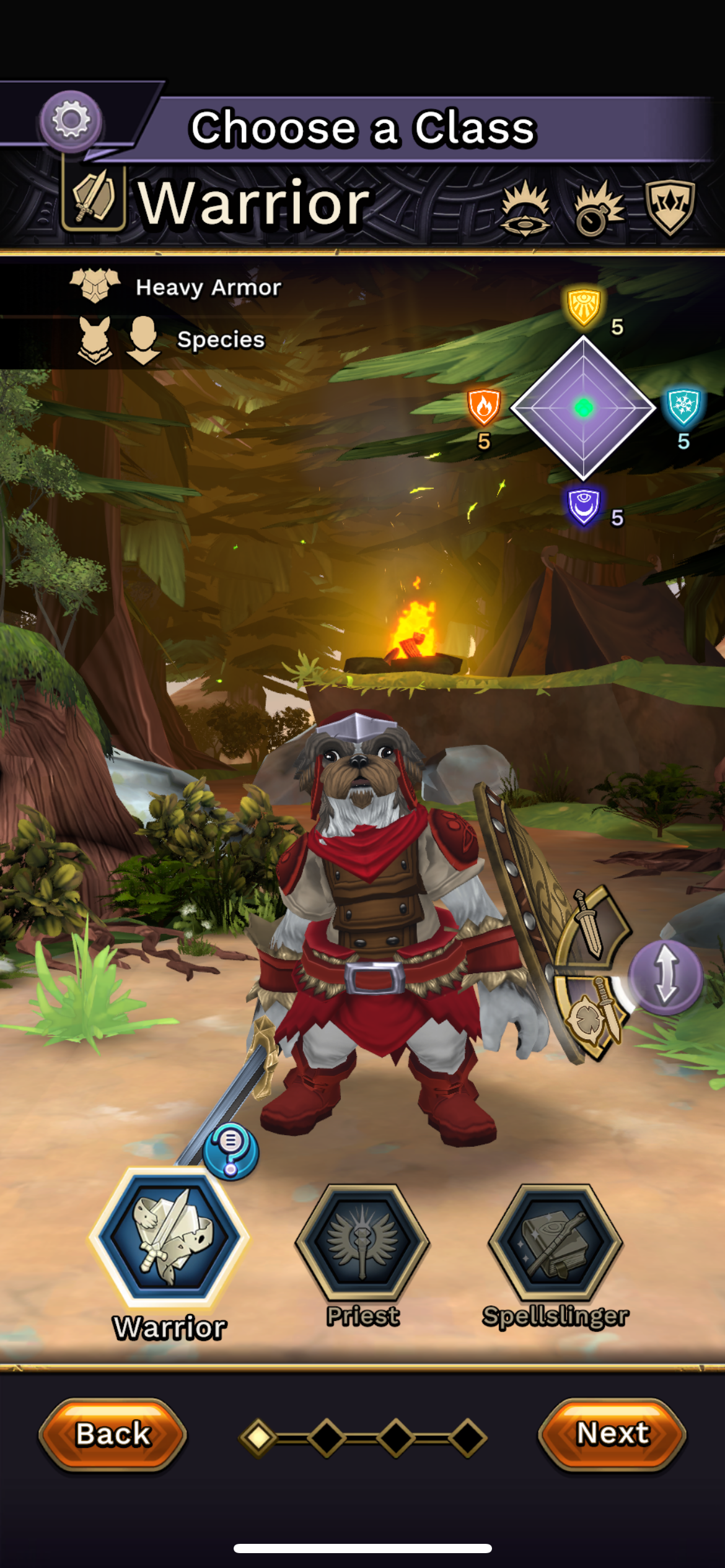Screen dimensions: 725x1568
Task: Tap the bomb burst ability icon
Action: 597,209
